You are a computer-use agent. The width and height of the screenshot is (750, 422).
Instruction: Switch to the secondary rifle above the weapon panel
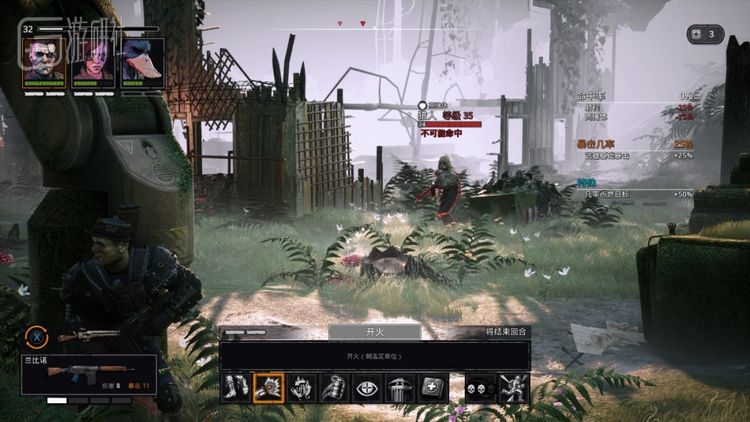pos(86,337)
